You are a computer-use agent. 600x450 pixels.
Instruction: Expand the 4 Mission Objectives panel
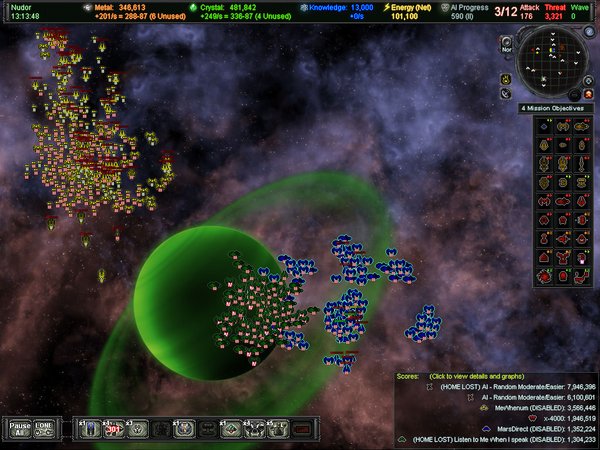[555, 107]
